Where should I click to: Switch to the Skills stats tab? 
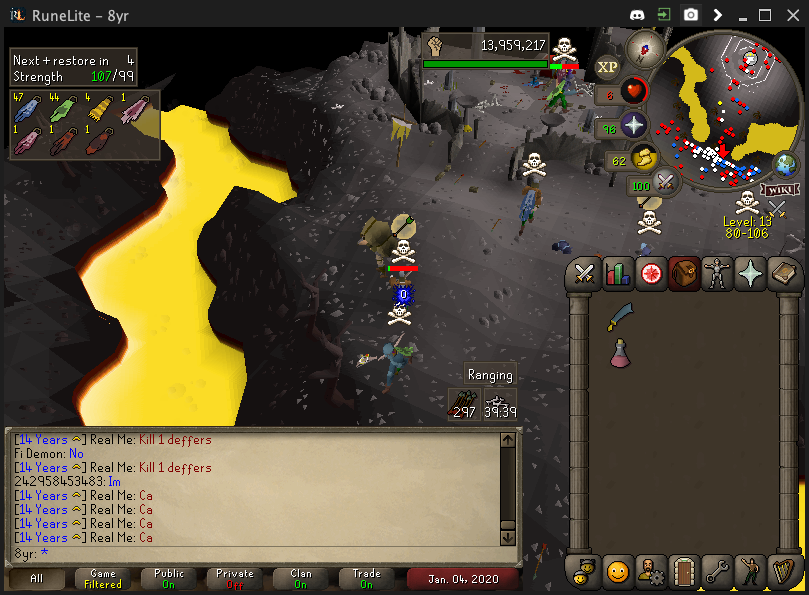click(x=618, y=274)
